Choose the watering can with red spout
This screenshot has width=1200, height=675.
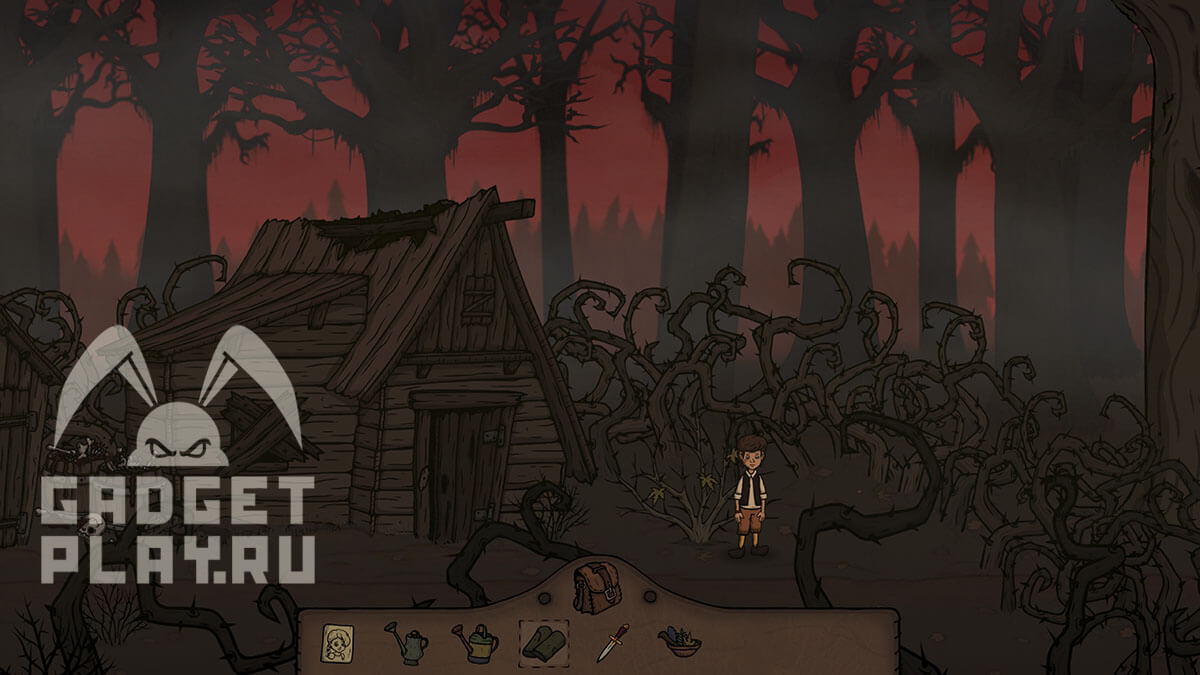point(475,643)
